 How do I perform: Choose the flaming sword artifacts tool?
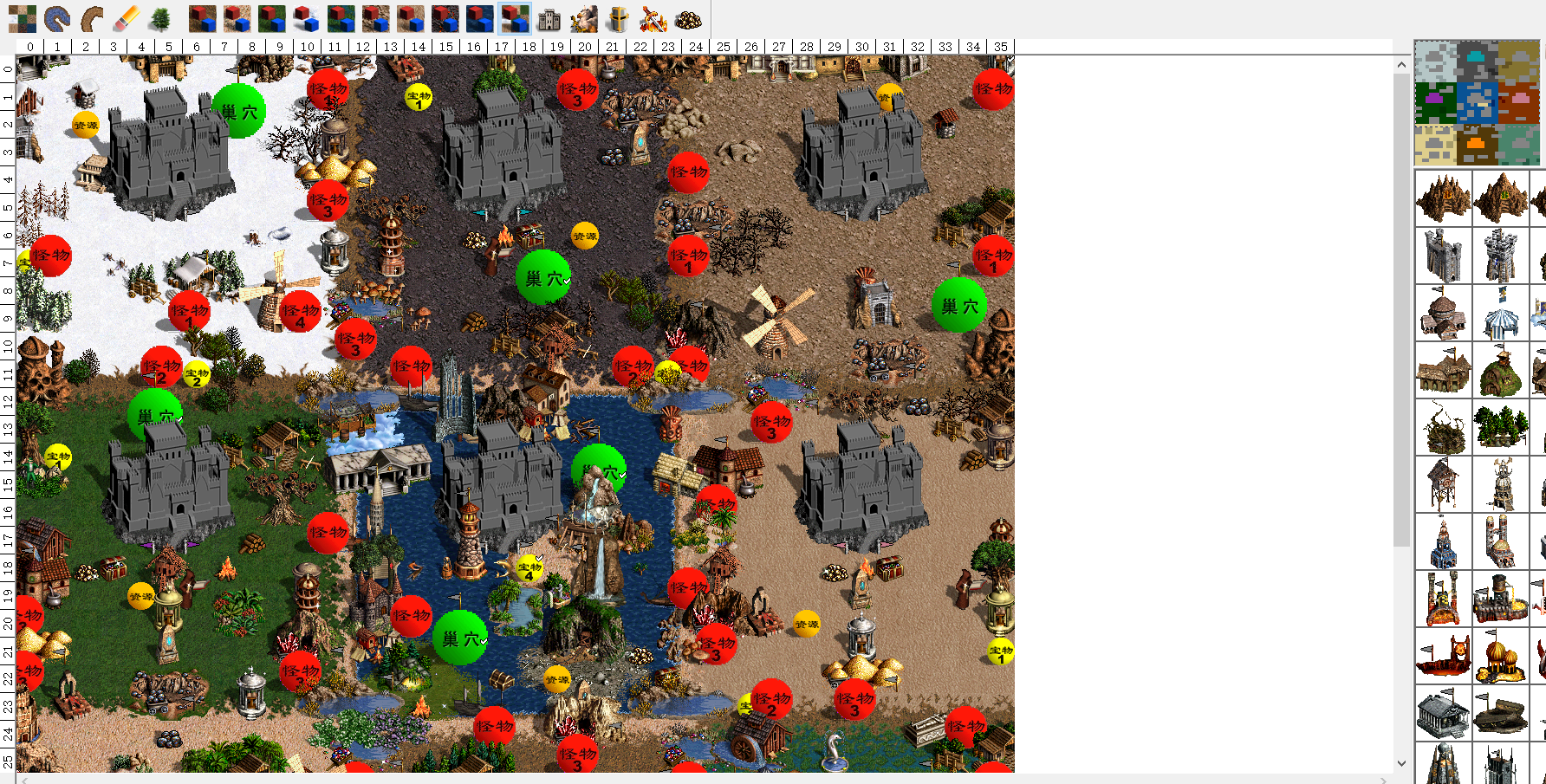(653, 18)
